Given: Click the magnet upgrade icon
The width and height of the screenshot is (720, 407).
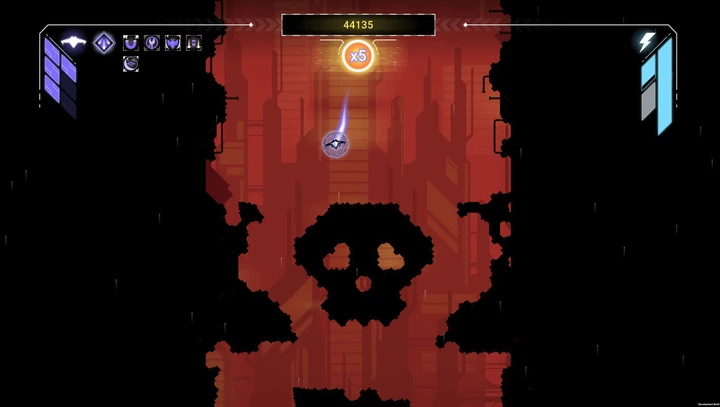Looking at the screenshot, I should tap(131, 43).
